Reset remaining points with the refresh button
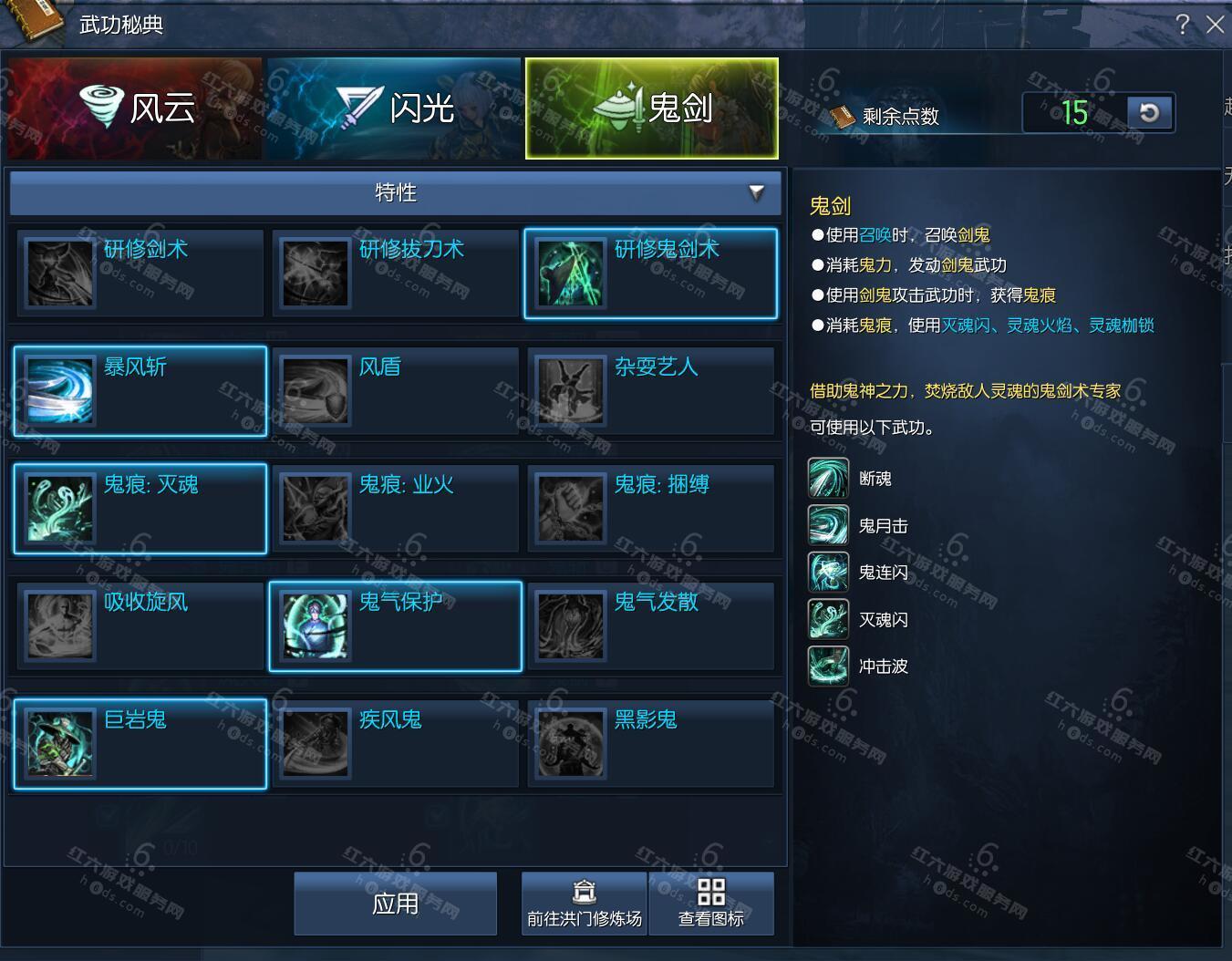Viewport: 1232px width, 961px height. pyautogui.click(x=1149, y=113)
